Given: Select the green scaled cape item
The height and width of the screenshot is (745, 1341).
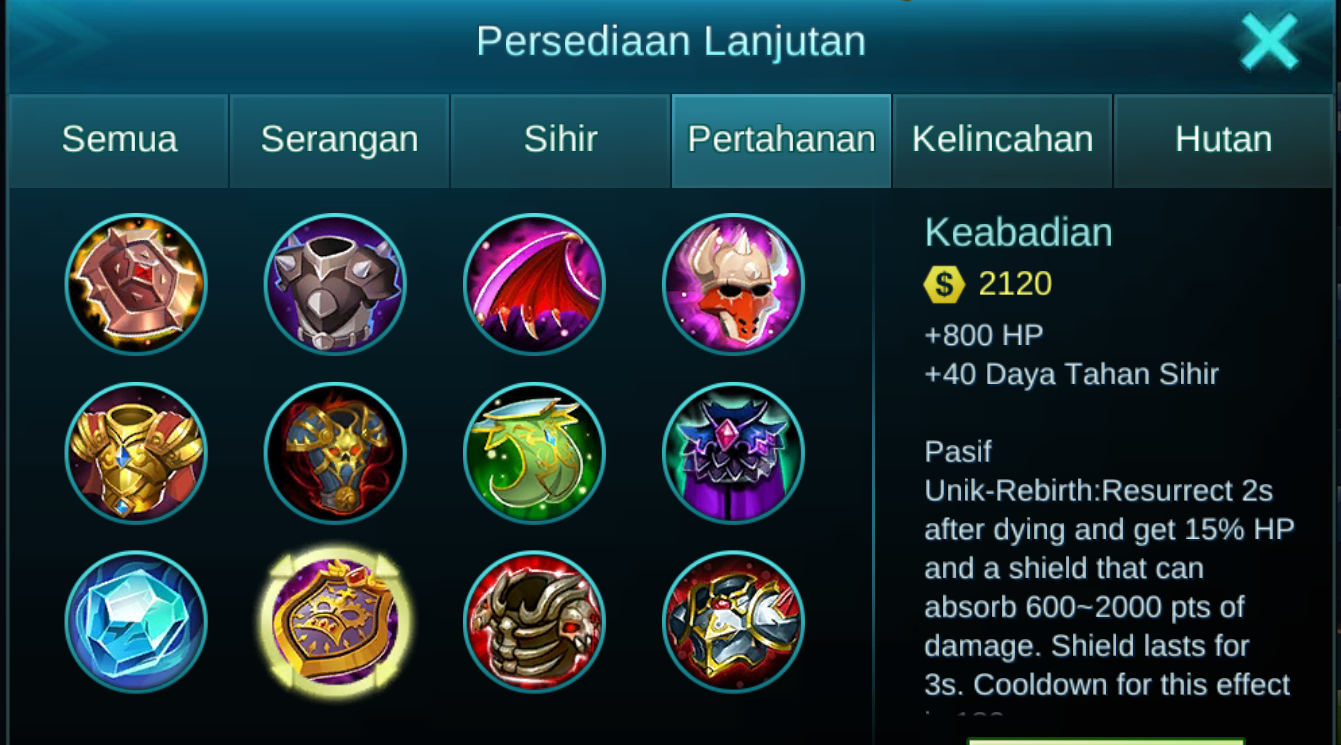Looking at the screenshot, I should (x=534, y=453).
